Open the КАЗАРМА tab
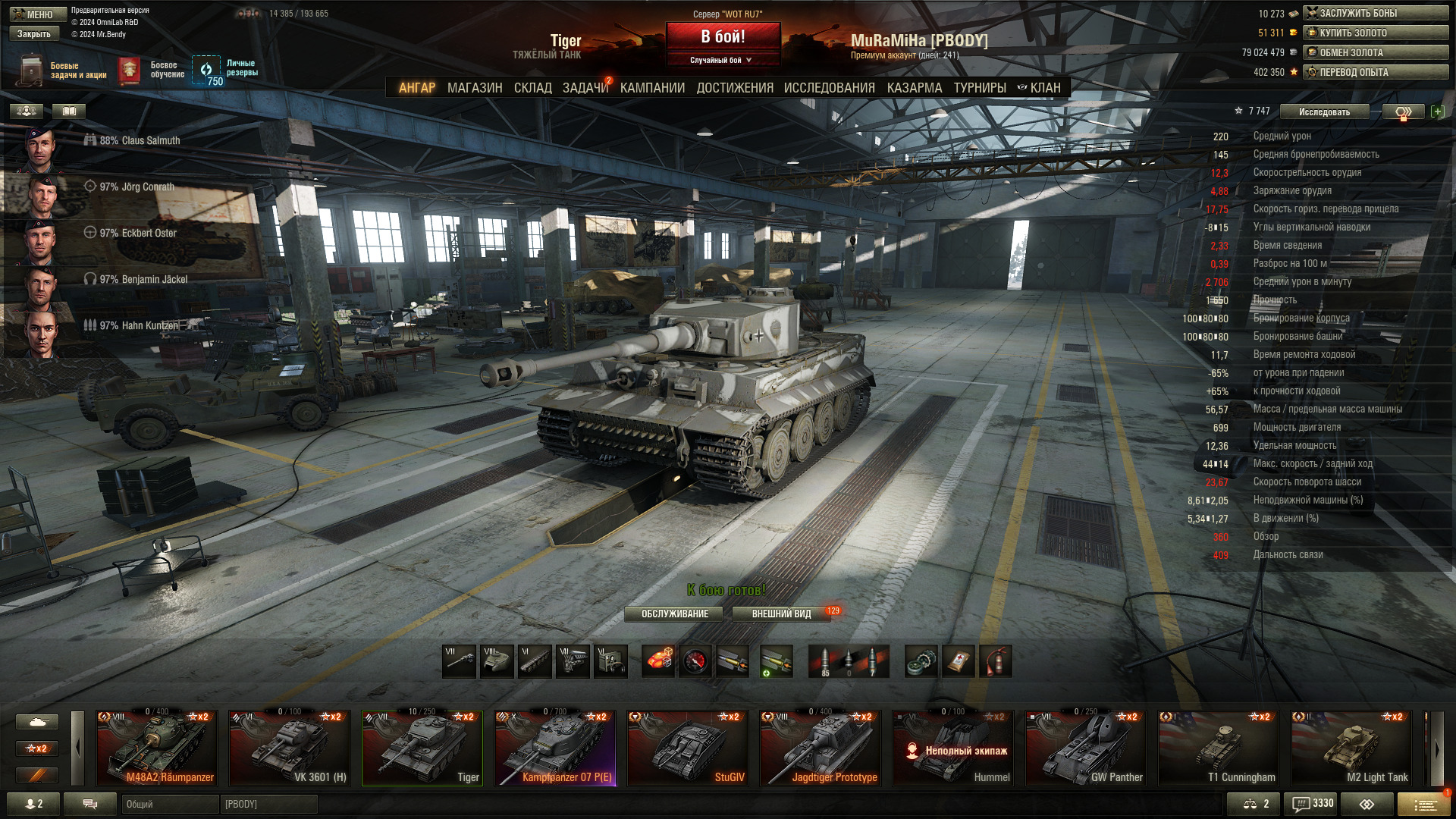Viewport: 1456px width, 819px height. 914,88
